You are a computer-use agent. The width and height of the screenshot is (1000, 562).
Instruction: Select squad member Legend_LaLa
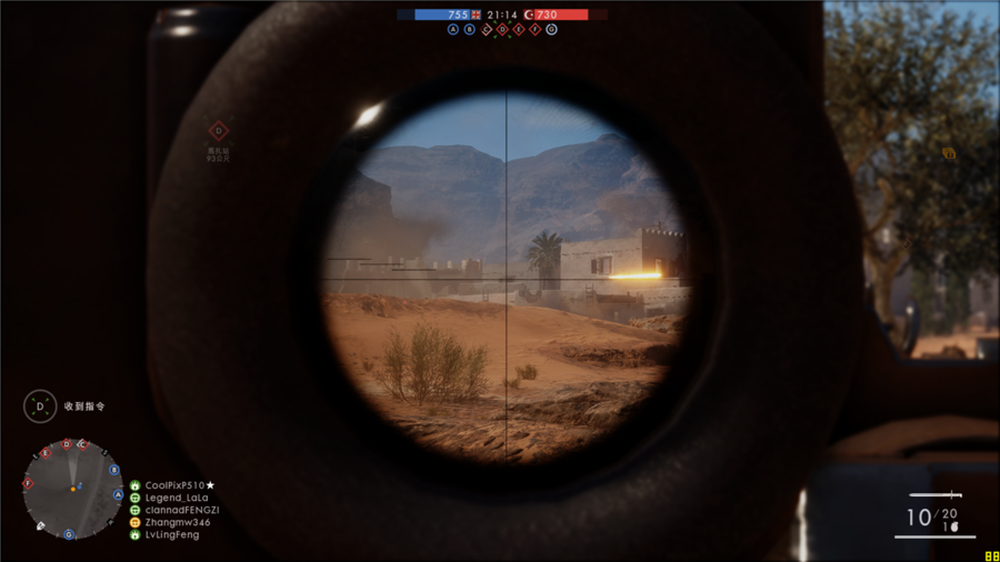[x=177, y=497]
